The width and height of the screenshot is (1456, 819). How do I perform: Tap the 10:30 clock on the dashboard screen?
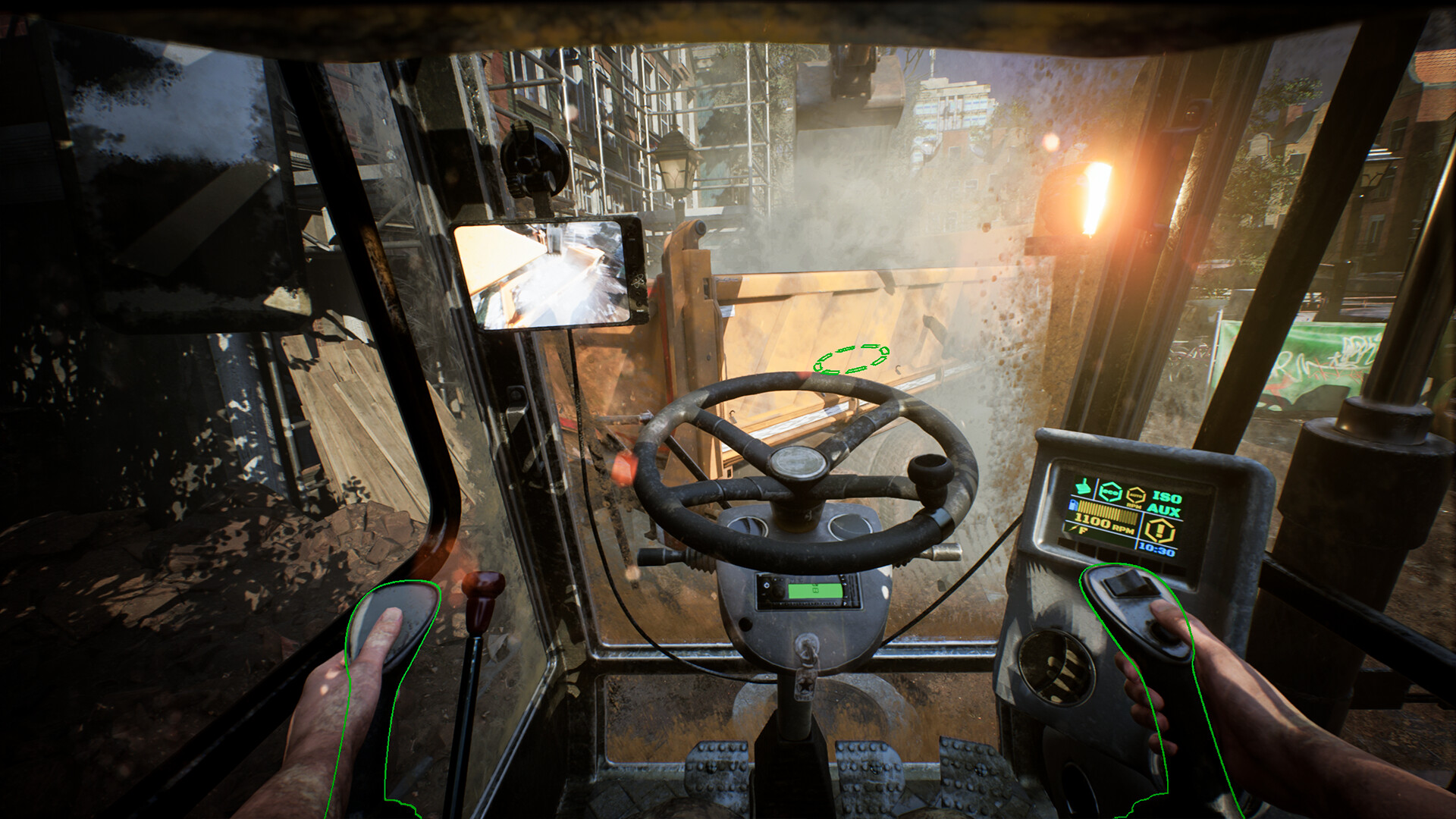pos(1156,549)
